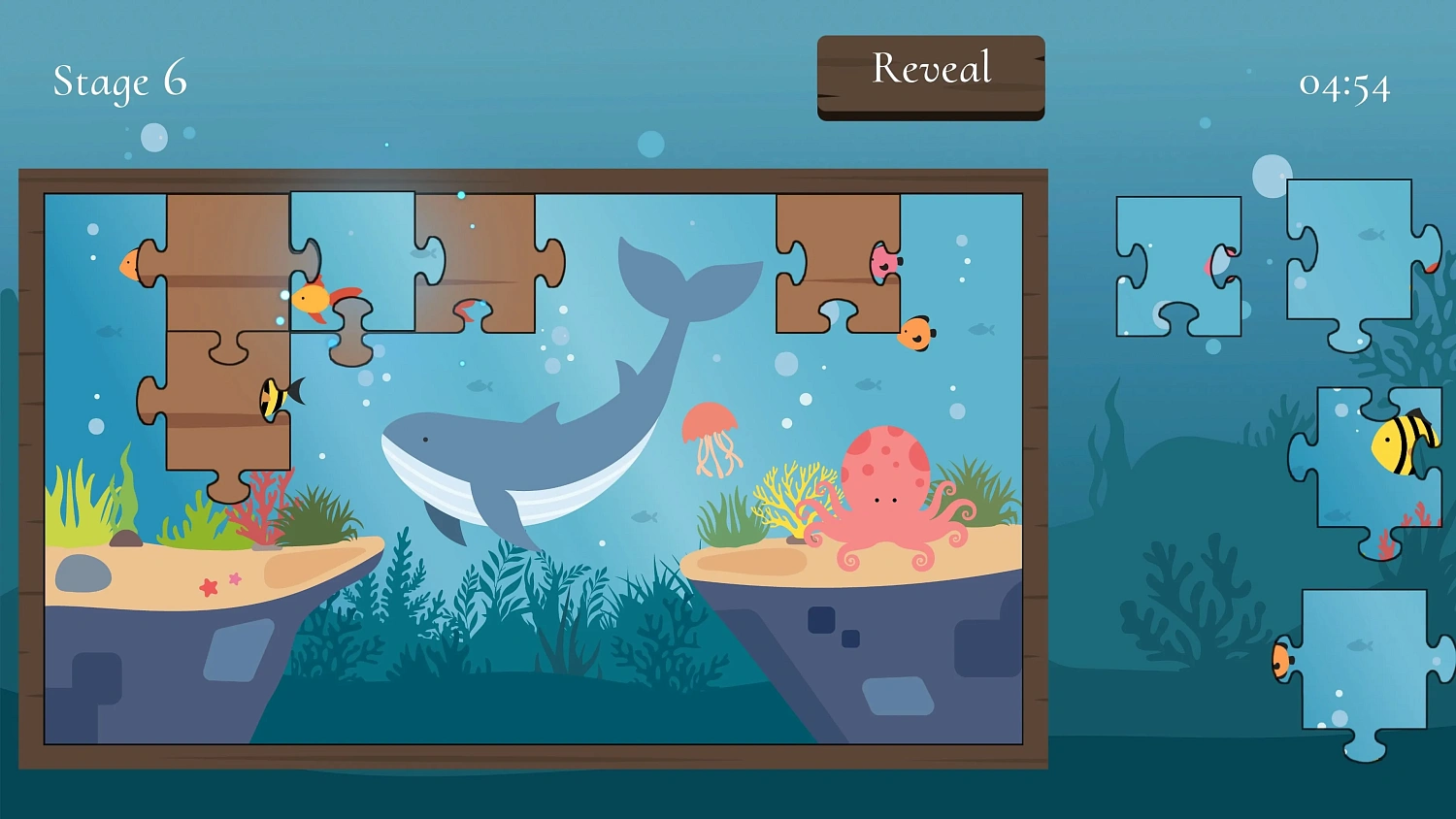Click the Stage 6 label
Image resolution: width=1456 pixels, height=819 pixels.
click(119, 82)
